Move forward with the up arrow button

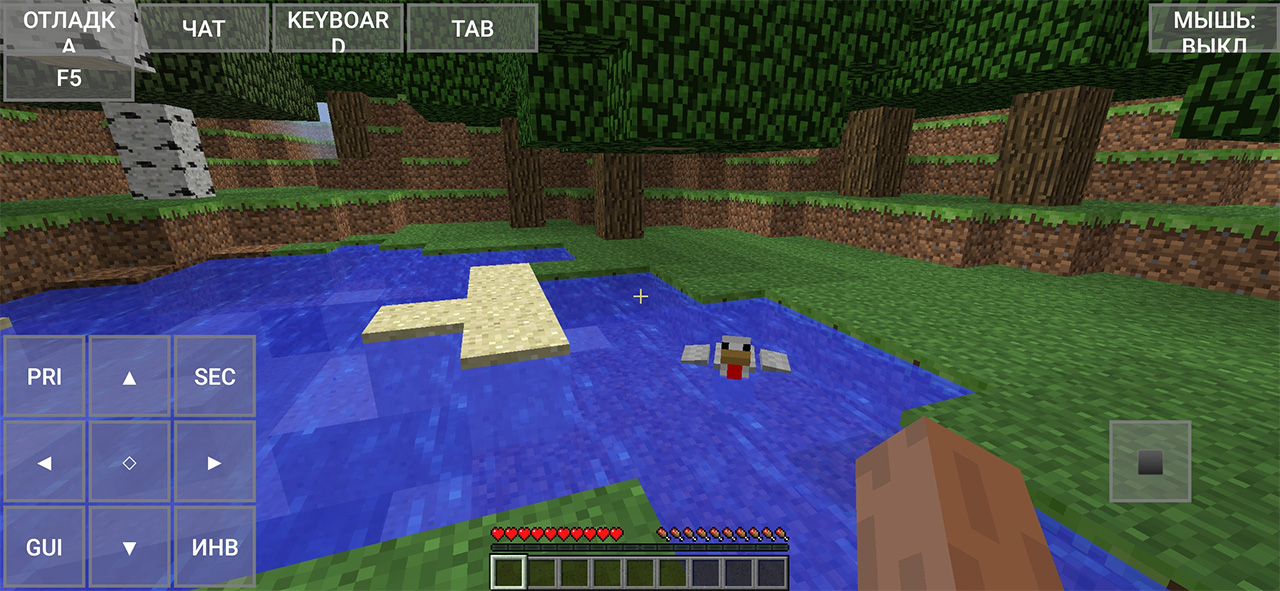tap(129, 377)
